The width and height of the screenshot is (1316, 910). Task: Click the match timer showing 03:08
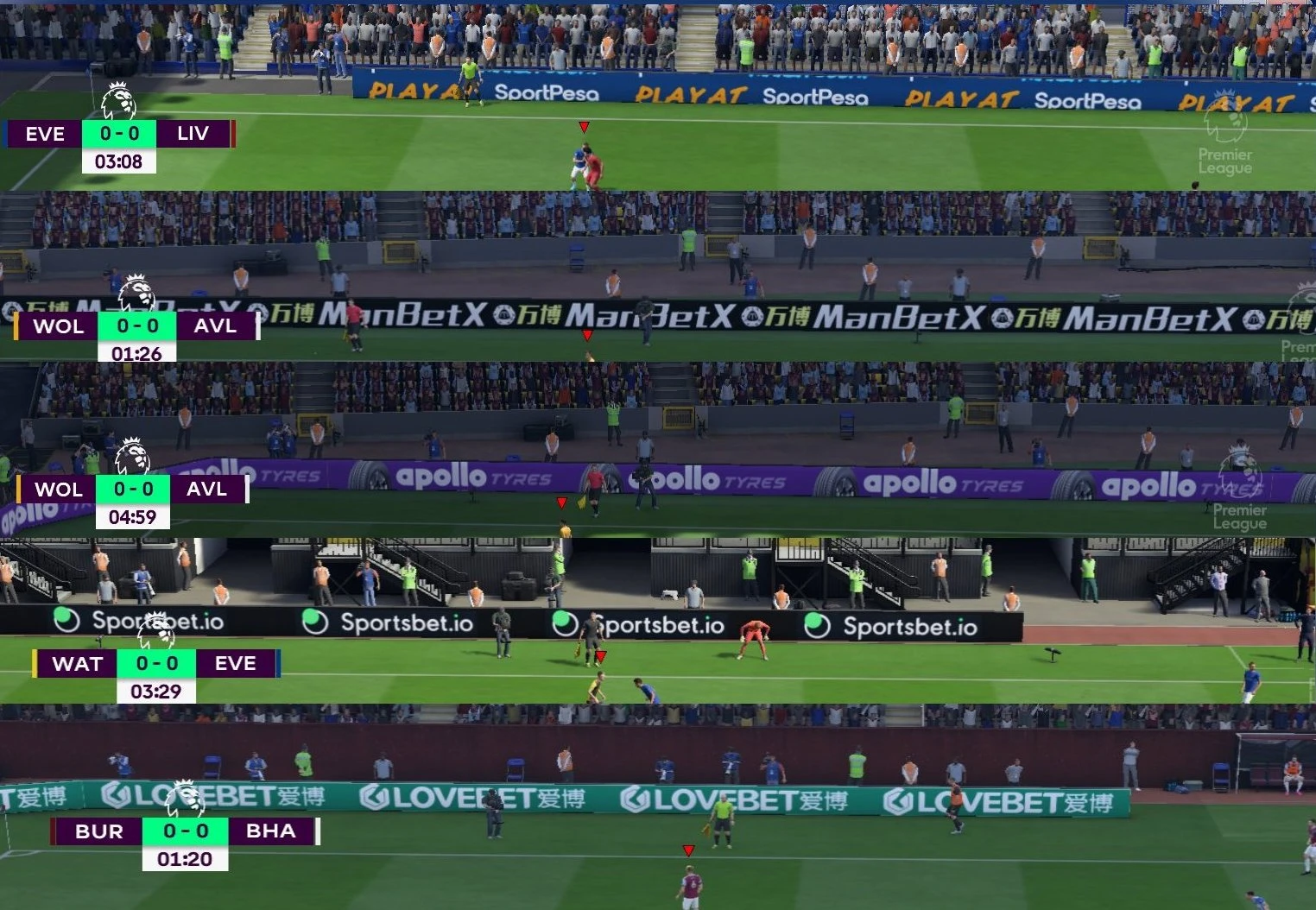coord(118,161)
